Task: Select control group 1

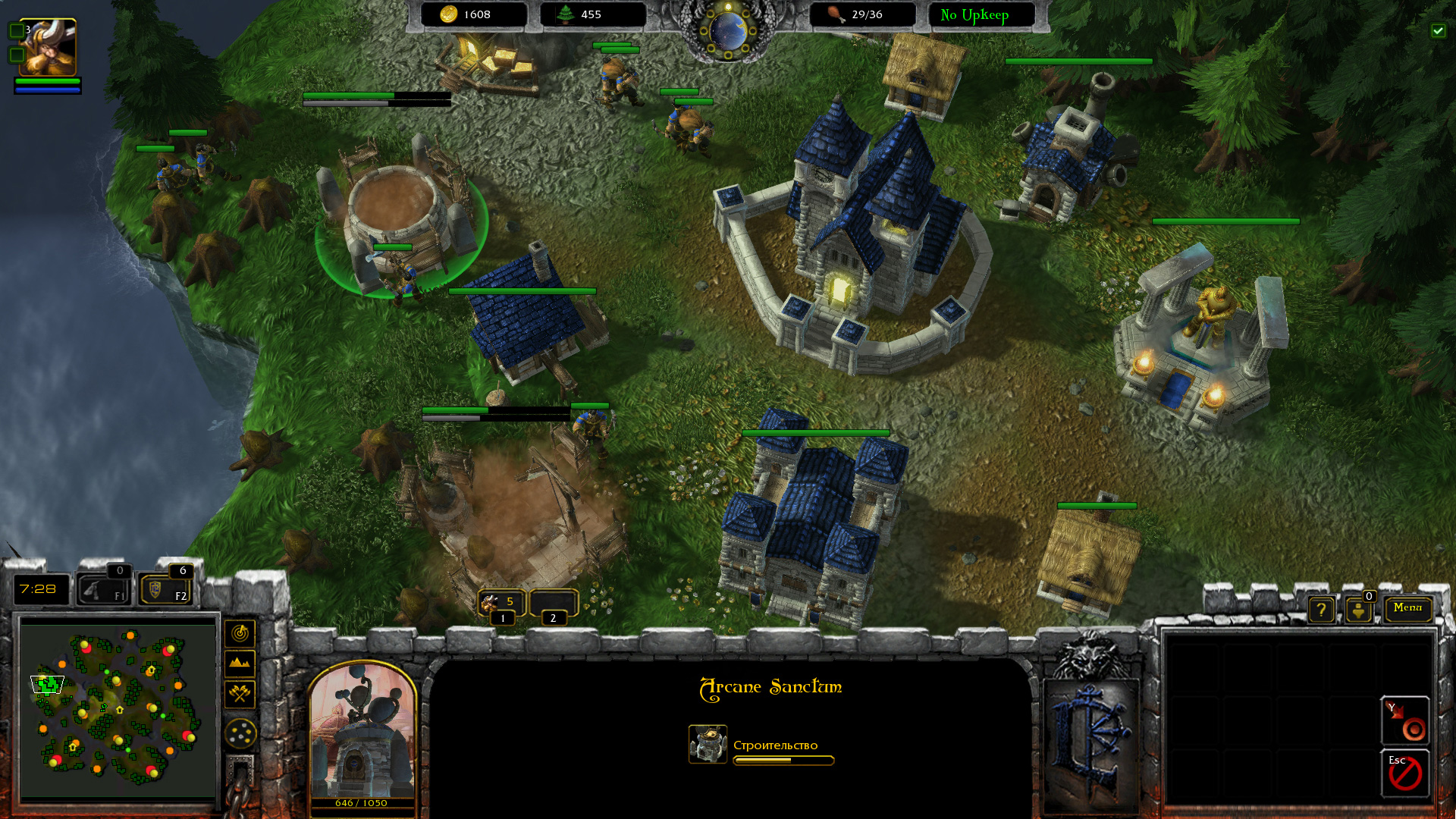Action: pyautogui.click(x=501, y=604)
